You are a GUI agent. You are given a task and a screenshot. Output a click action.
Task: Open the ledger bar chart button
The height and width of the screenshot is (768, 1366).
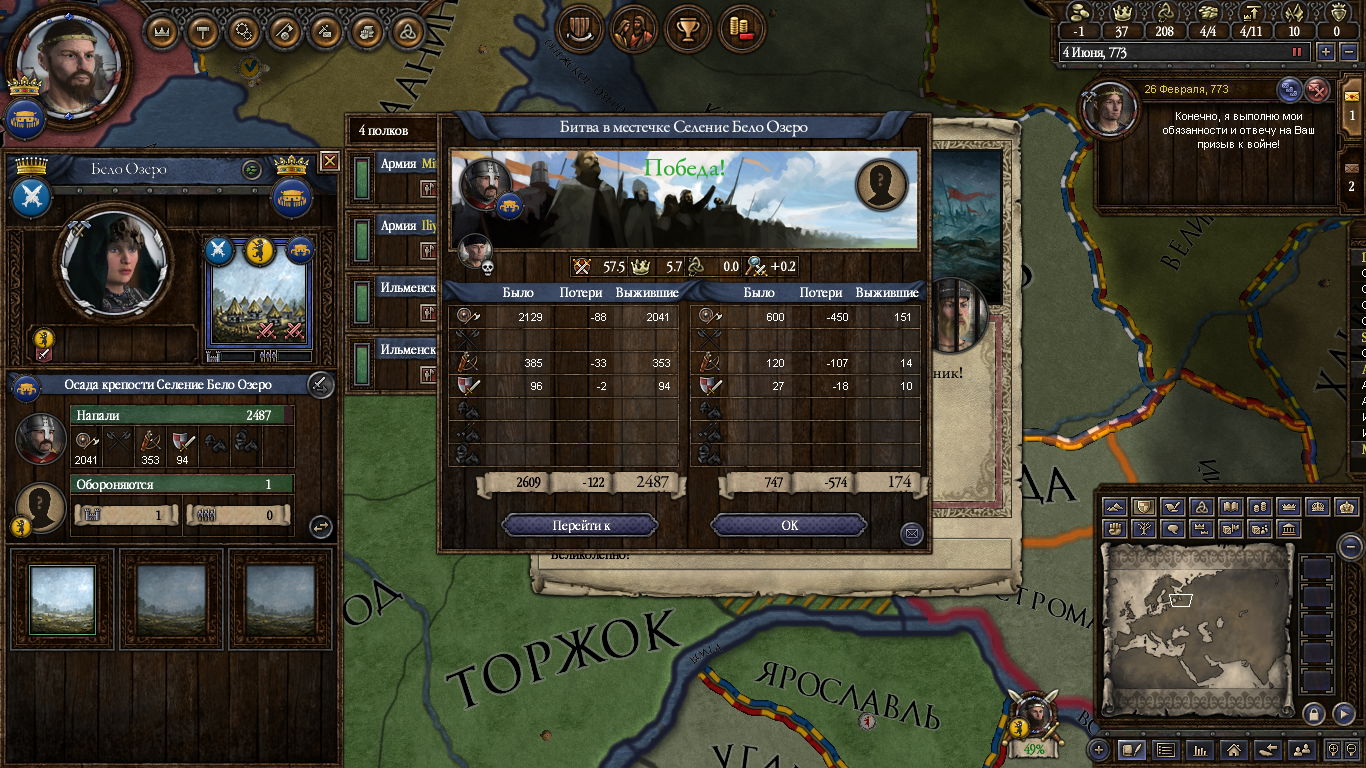tap(1201, 749)
